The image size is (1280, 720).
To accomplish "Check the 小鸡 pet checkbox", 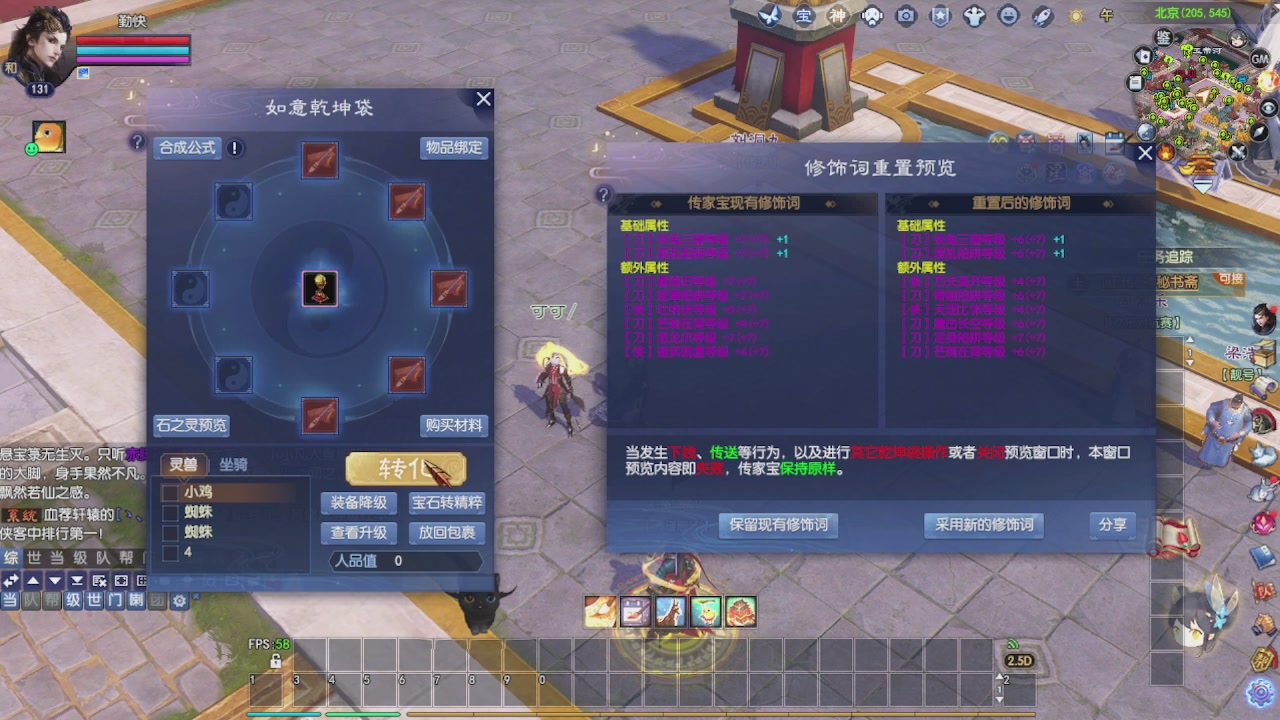I will (x=169, y=492).
